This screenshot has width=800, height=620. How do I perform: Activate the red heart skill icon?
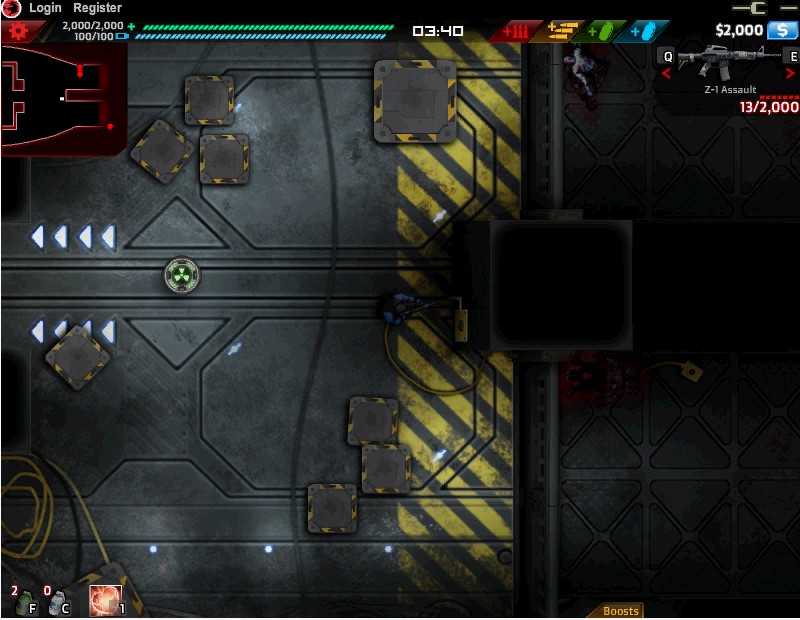pyautogui.click(x=104, y=601)
